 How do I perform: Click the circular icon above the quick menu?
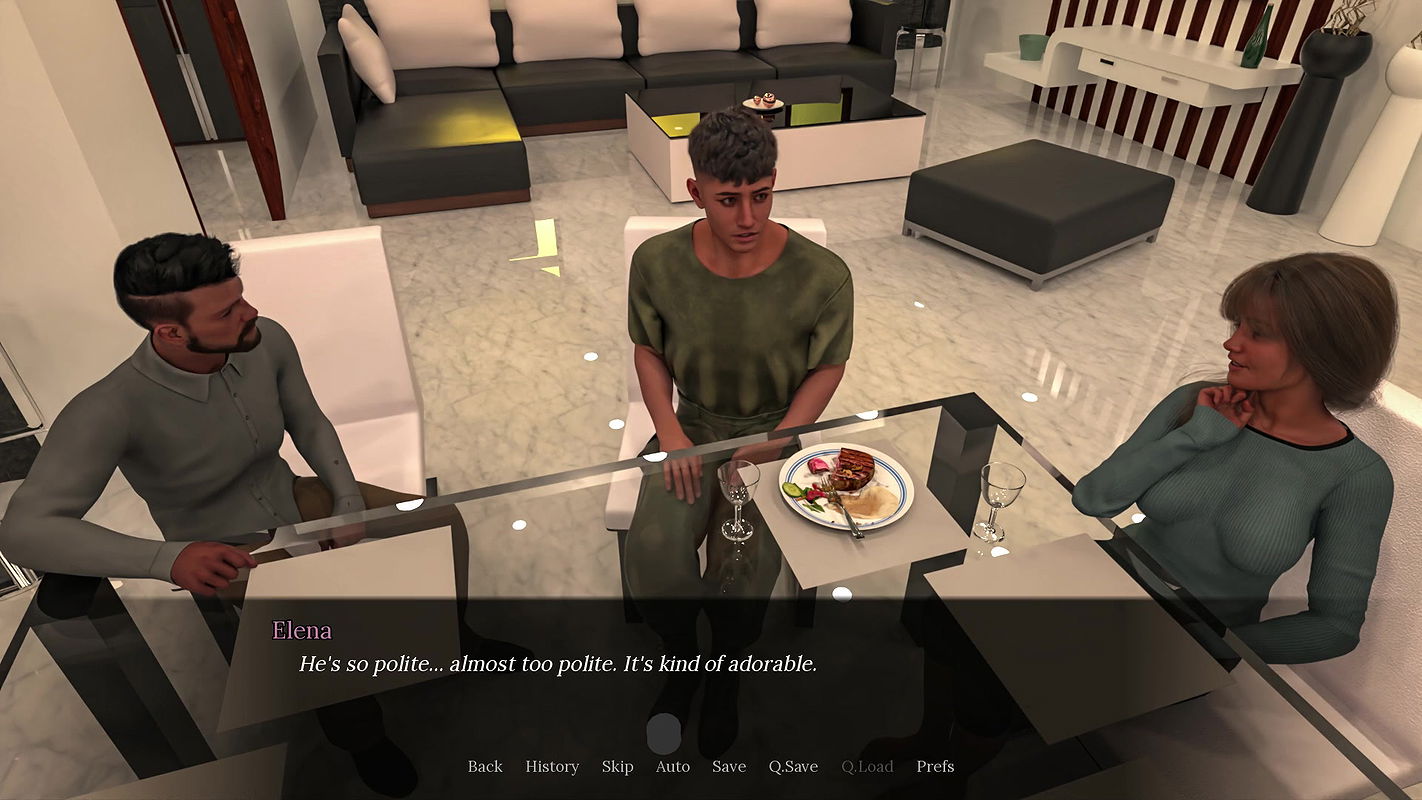663,735
